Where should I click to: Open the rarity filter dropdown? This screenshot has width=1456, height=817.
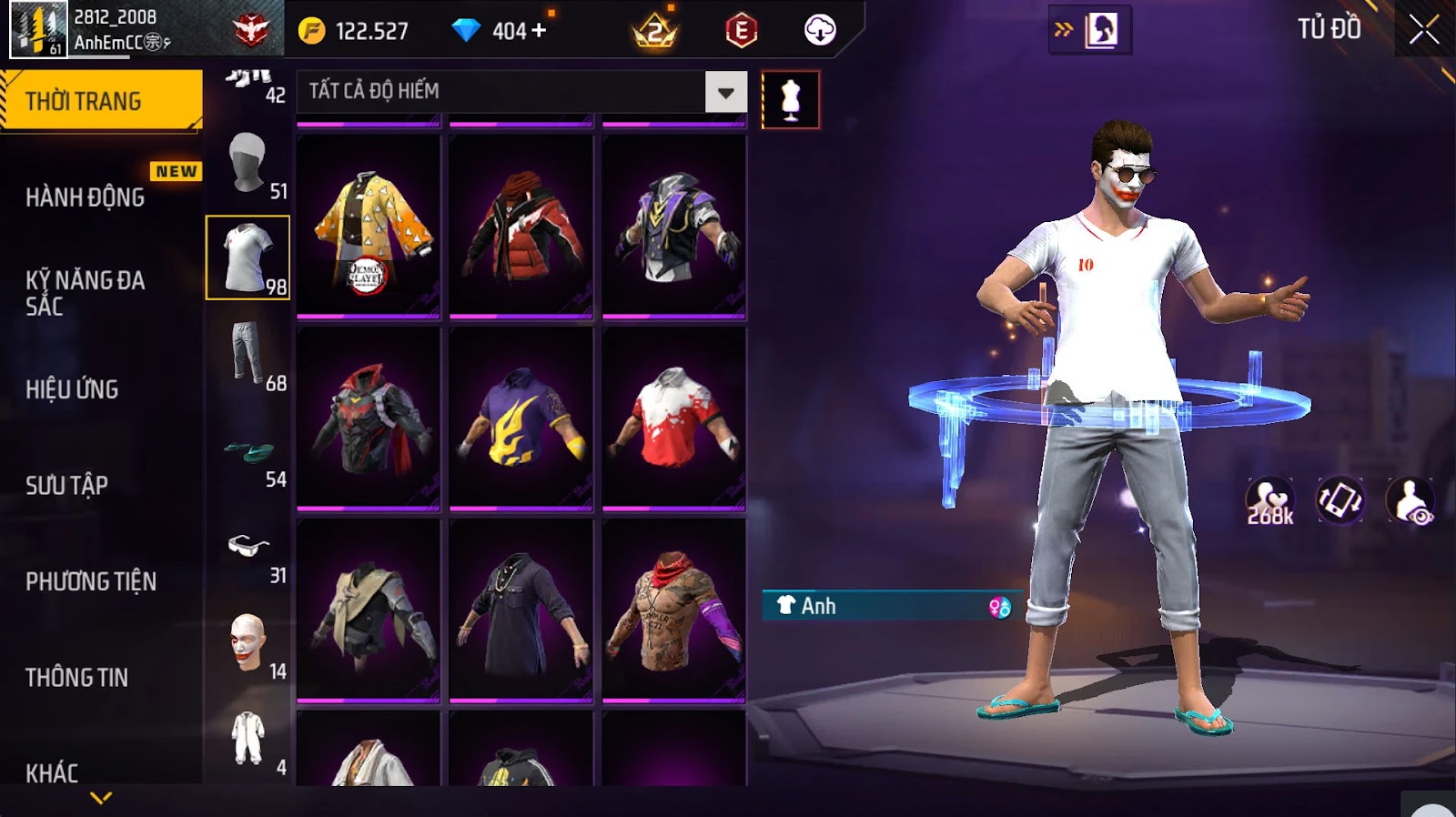pyautogui.click(x=725, y=92)
